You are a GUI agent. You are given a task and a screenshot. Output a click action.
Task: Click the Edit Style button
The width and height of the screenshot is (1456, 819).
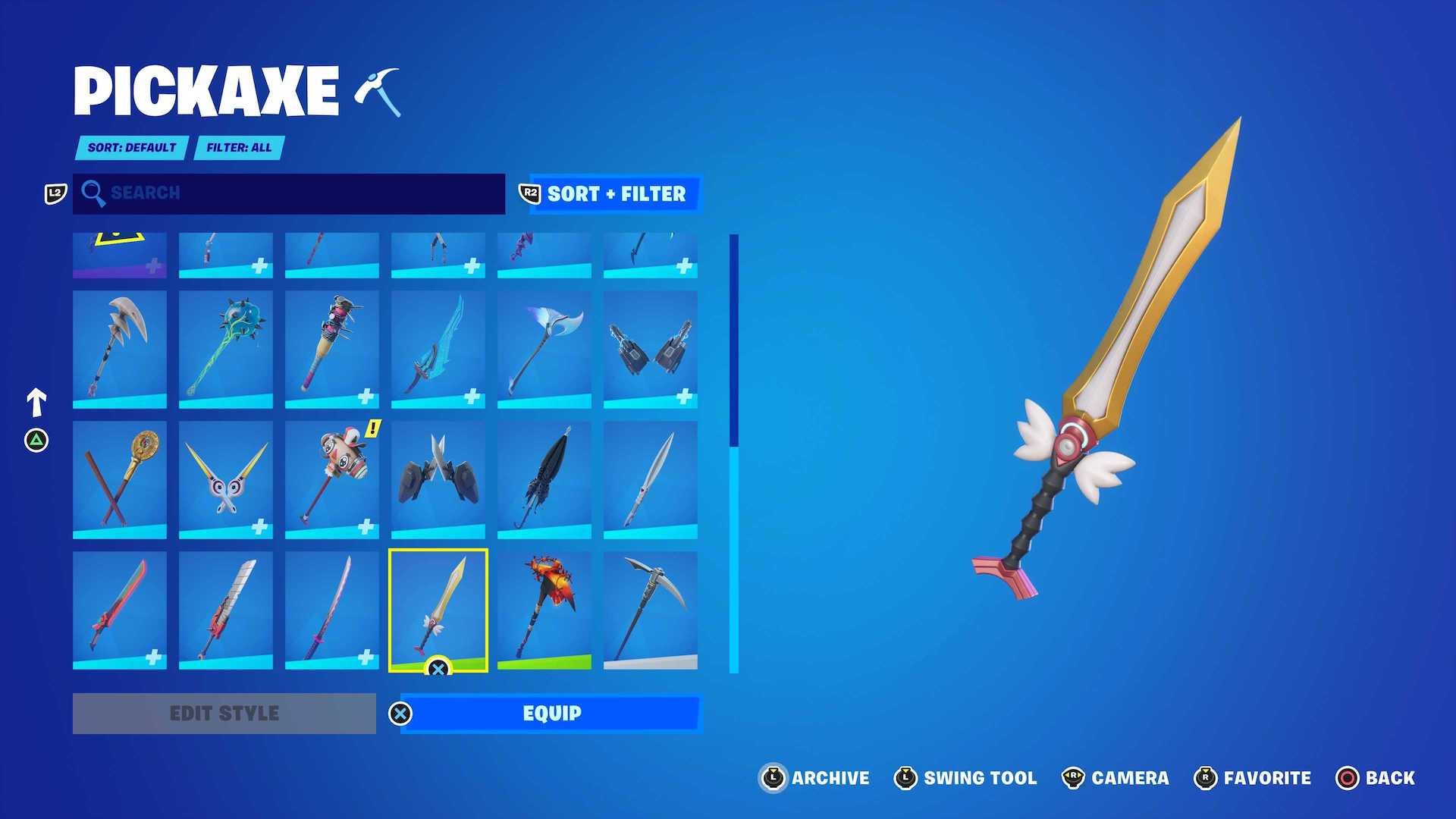[x=224, y=713]
